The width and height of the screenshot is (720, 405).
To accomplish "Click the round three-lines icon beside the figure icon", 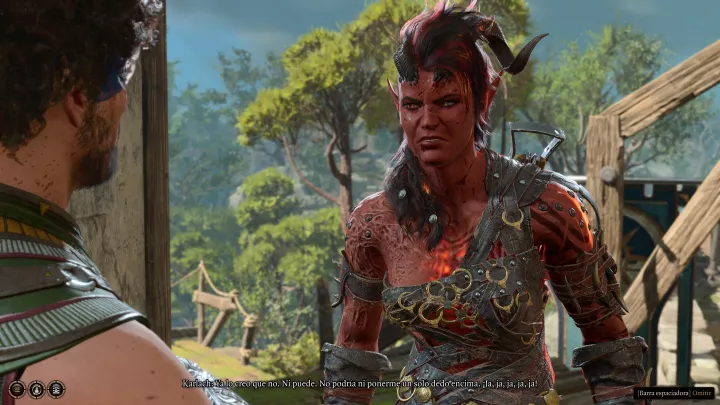I will [17, 389].
